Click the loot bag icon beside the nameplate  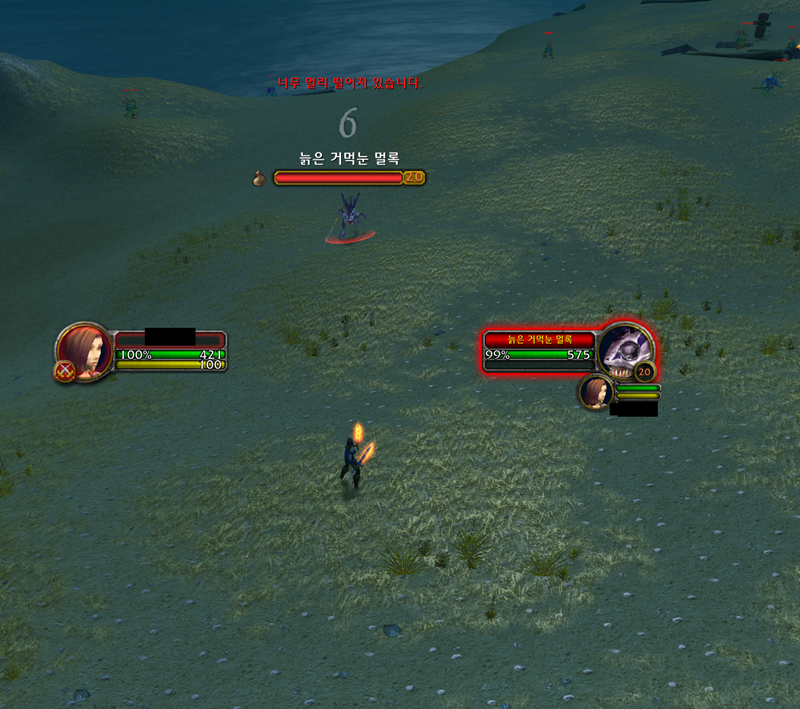(260, 178)
